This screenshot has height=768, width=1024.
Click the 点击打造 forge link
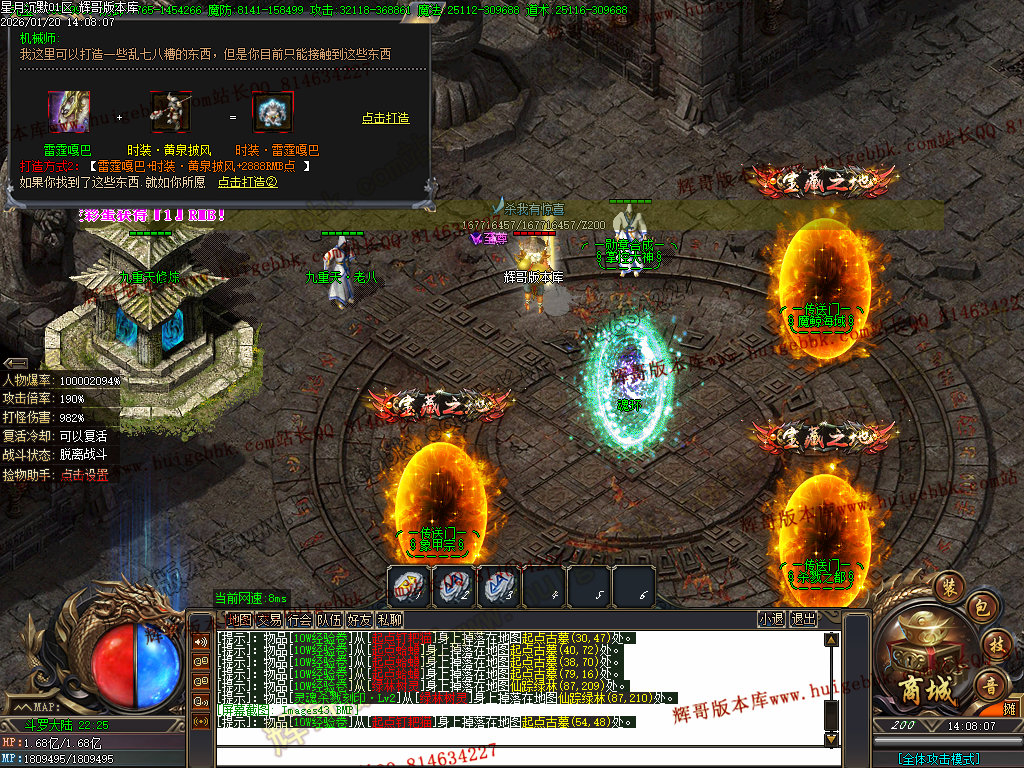(x=385, y=118)
